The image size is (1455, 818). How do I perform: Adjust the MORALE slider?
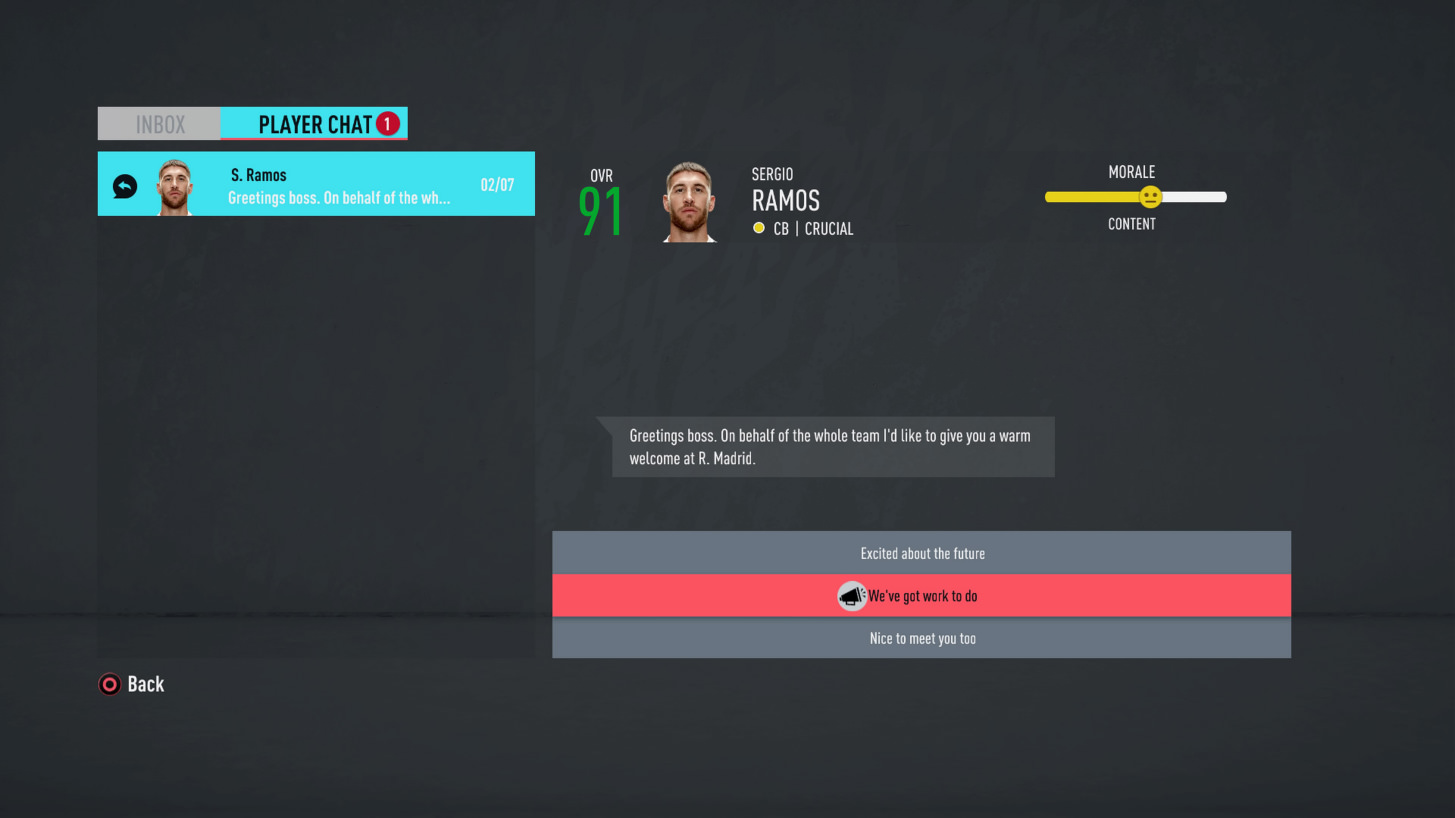tap(1135, 197)
